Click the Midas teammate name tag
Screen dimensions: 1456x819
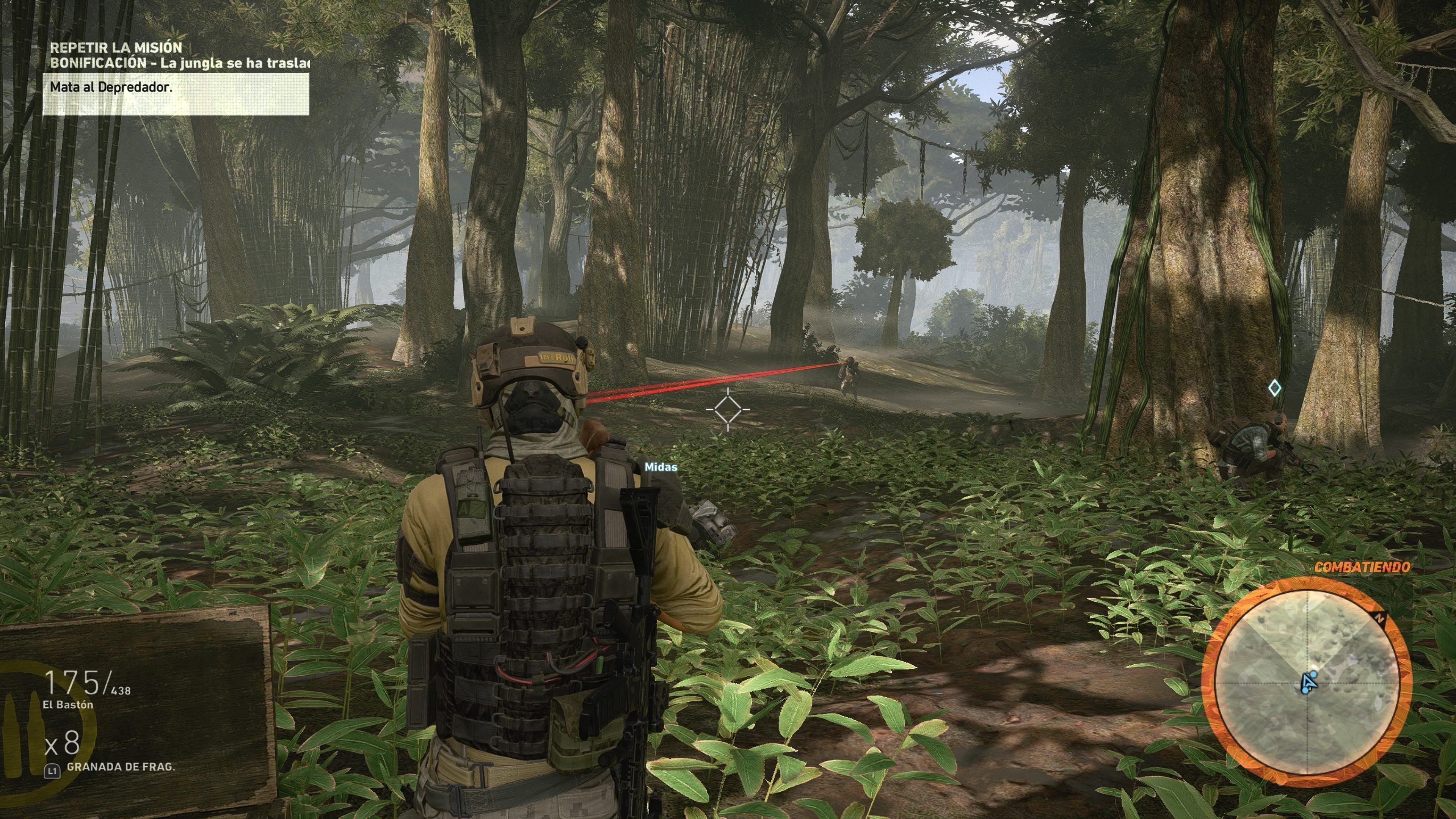[x=661, y=467]
